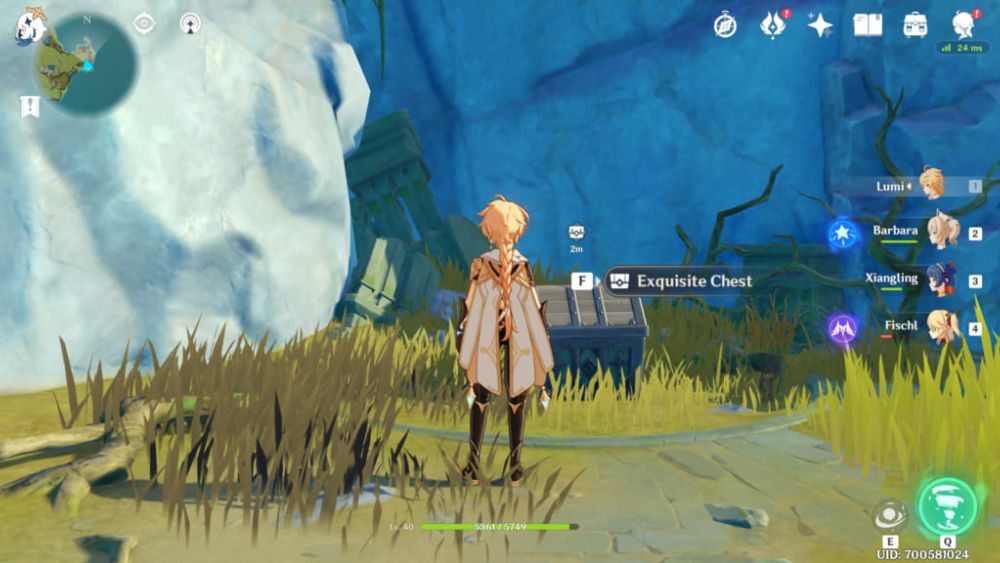Image resolution: width=1000 pixels, height=563 pixels.
Task: Open the Wish screen via the four-pointed star icon
Action: (x=820, y=25)
